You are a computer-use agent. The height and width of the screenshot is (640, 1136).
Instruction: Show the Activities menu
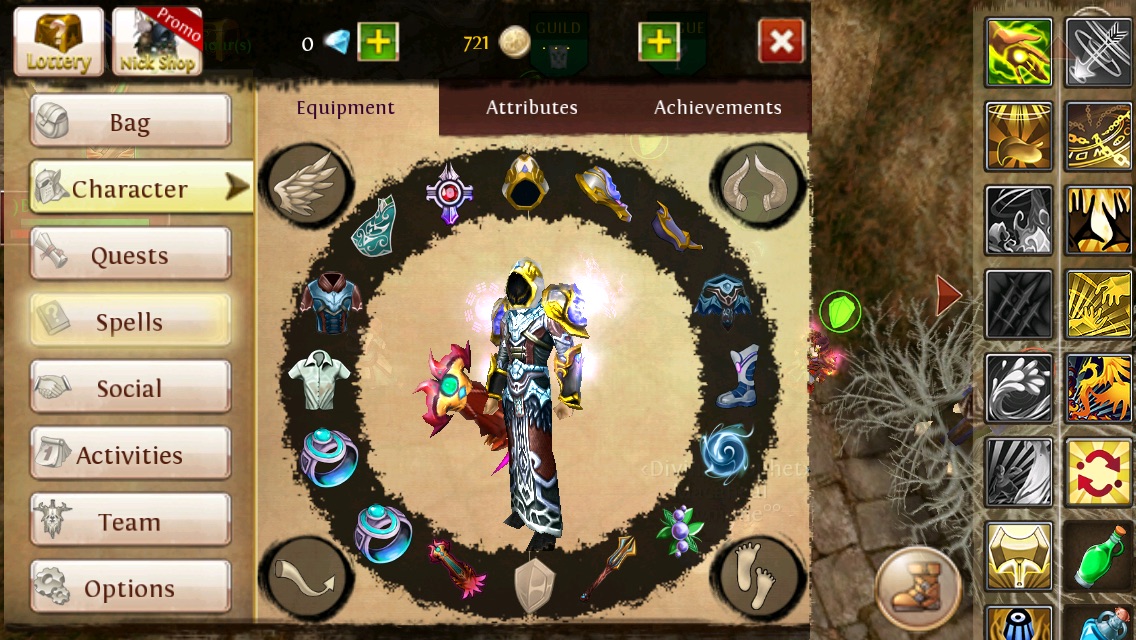130,455
